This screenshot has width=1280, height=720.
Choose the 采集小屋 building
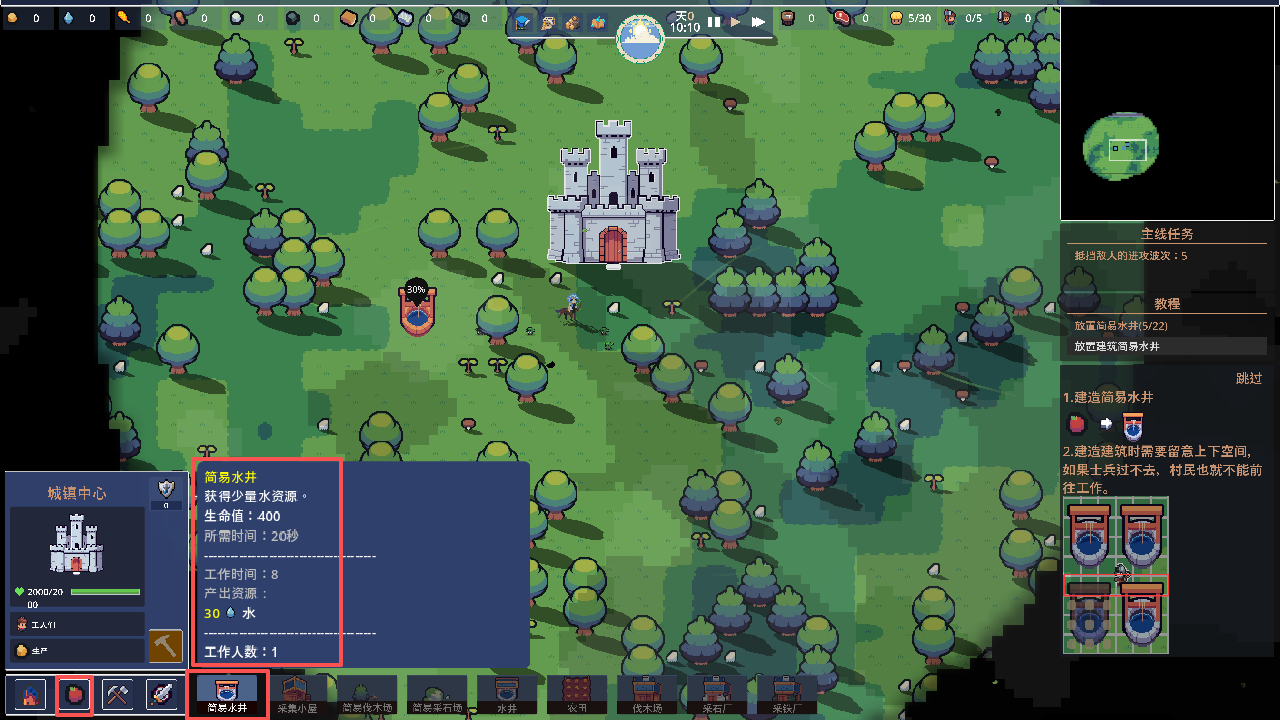297,694
